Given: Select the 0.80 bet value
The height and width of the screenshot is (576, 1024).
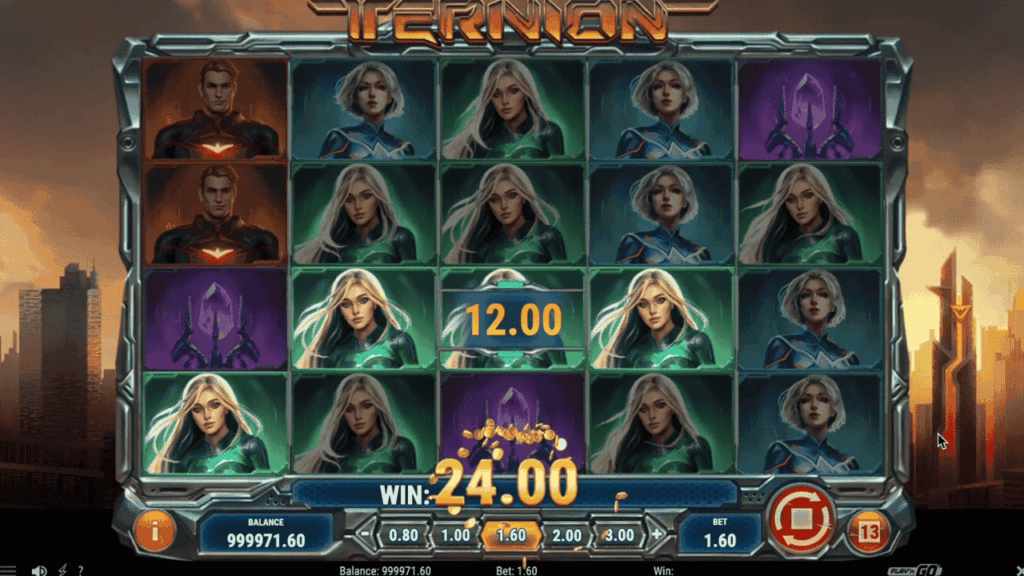Looking at the screenshot, I should coord(403,535).
